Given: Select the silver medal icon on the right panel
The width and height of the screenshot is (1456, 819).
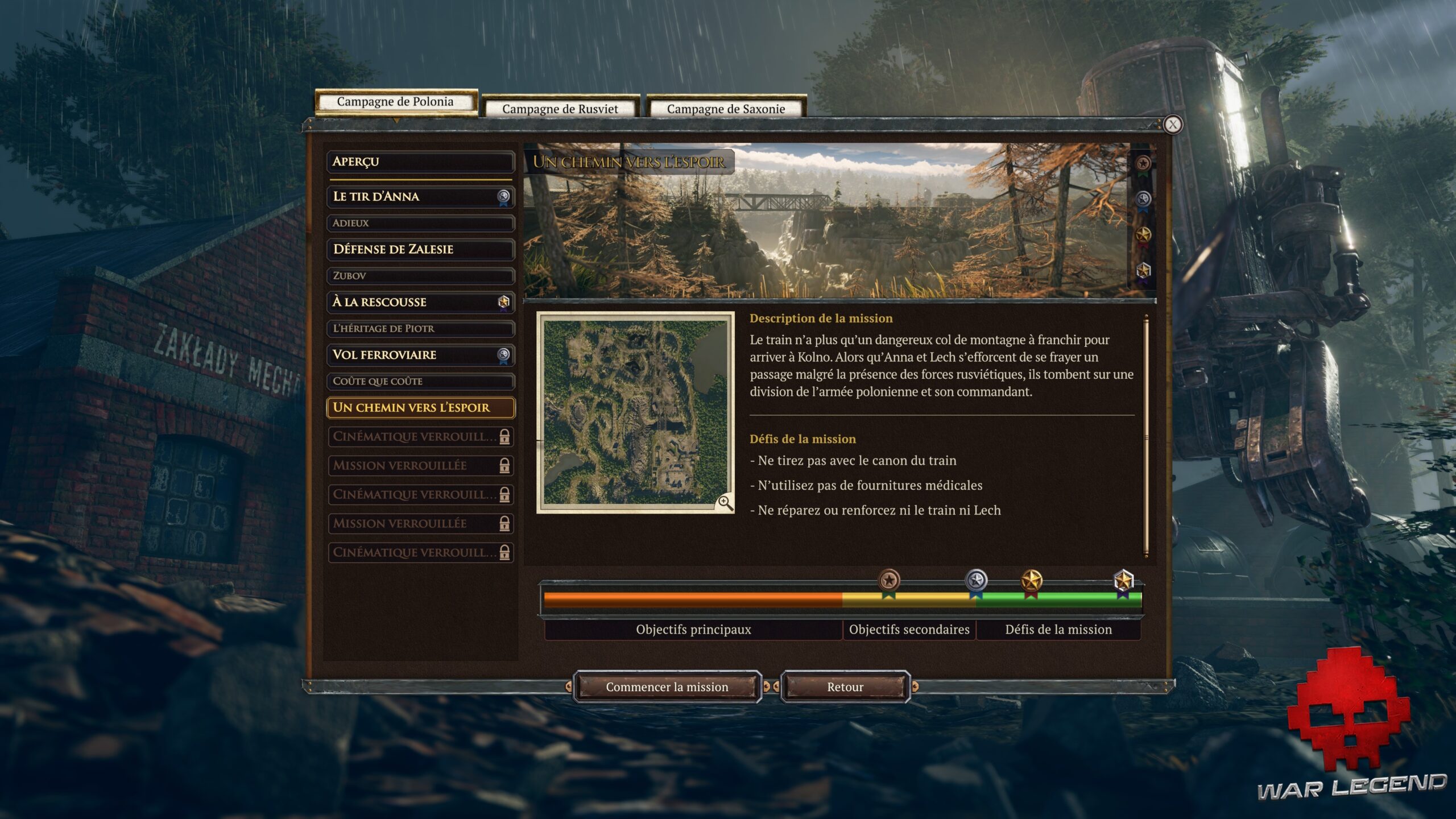Looking at the screenshot, I should [1142, 198].
